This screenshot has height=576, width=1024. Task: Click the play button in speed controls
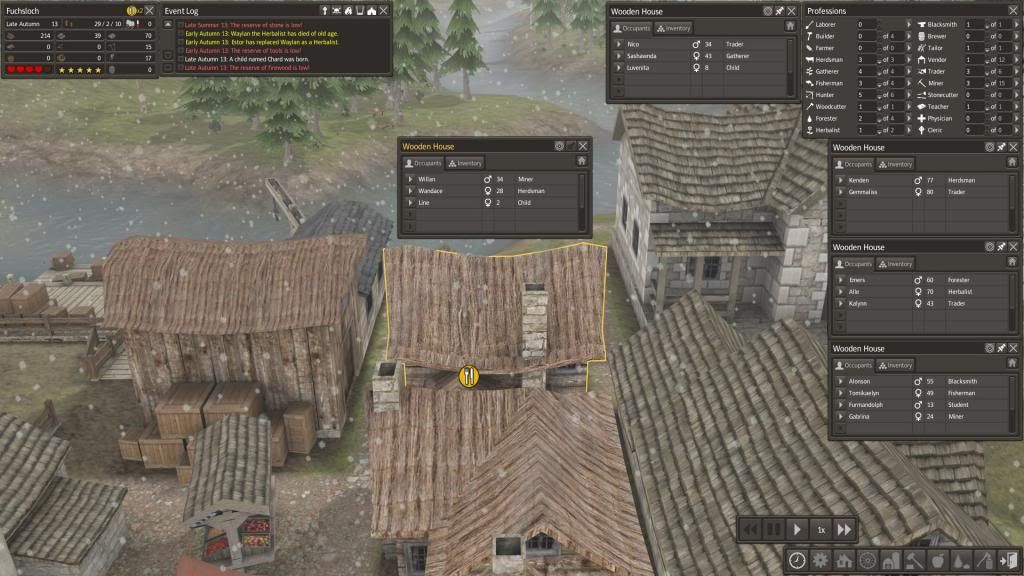point(797,529)
